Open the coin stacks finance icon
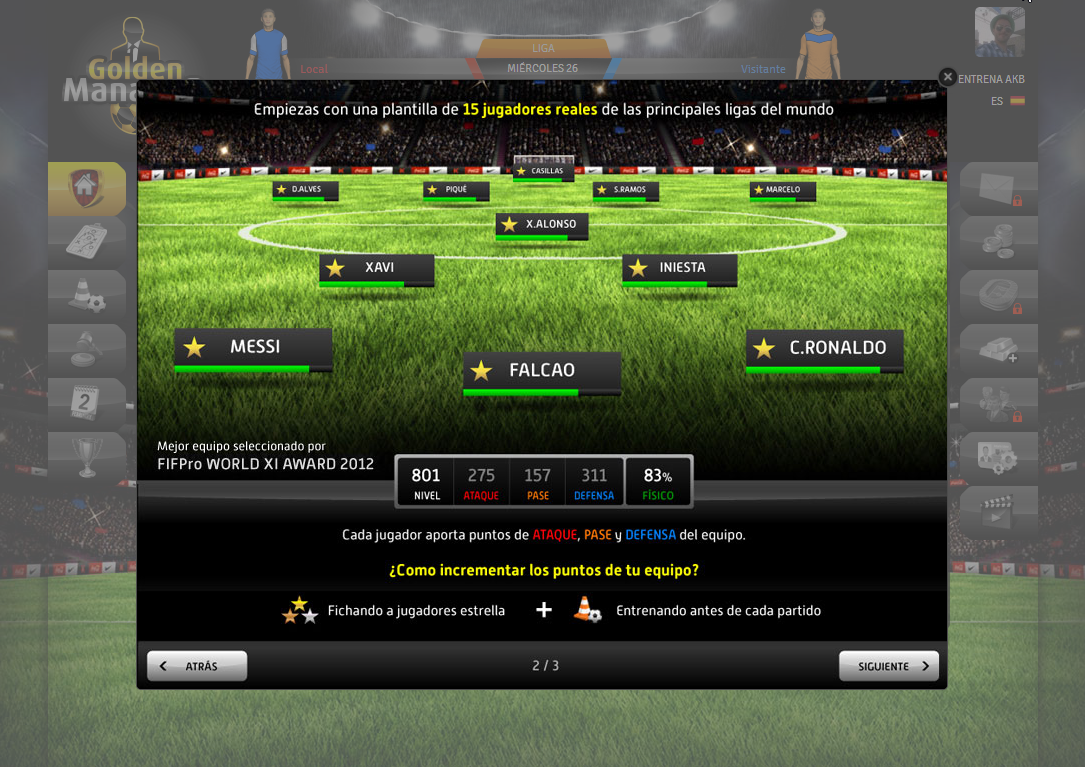This screenshot has height=767, width=1085. pyautogui.click(x=997, y=241)
